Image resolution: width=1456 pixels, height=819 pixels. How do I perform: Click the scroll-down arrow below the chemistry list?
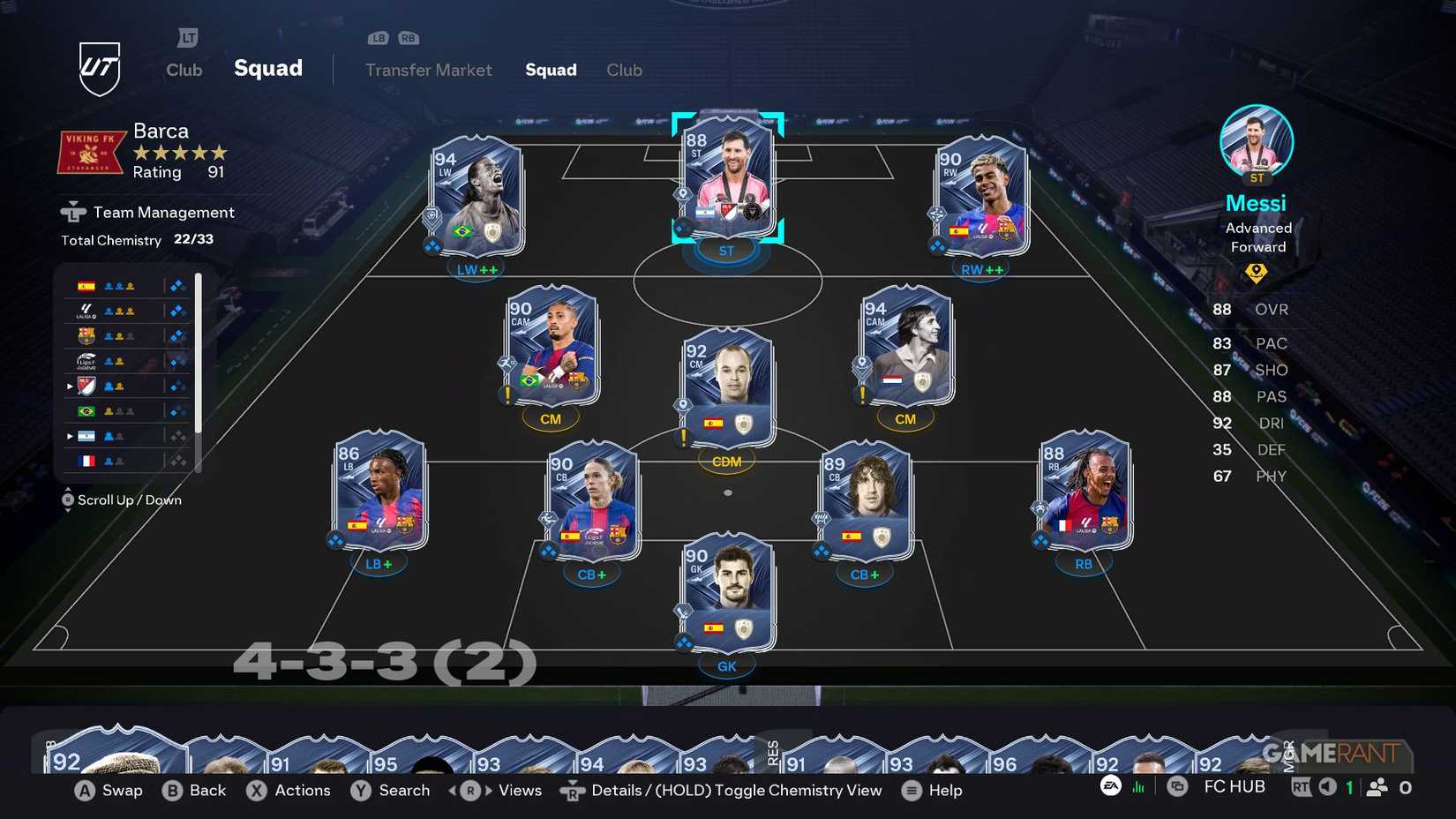(68, 509)
